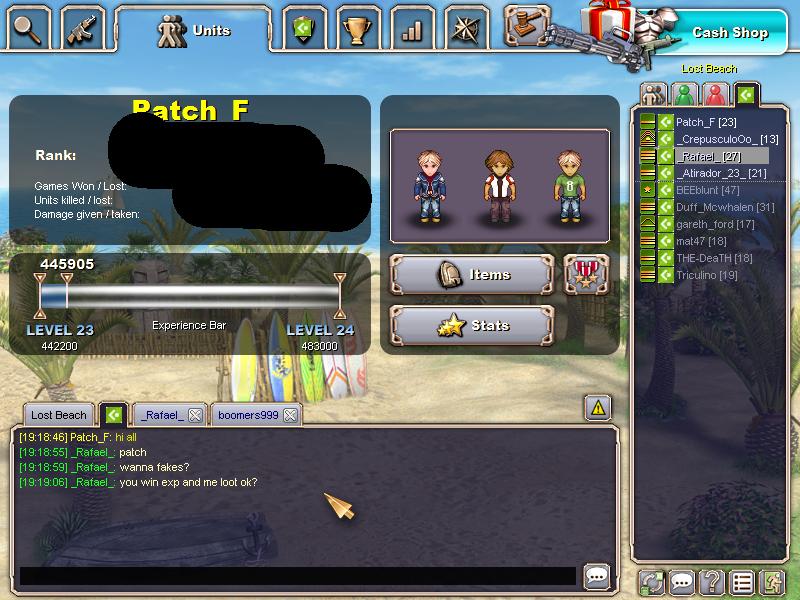This screenshot has height=600, width=800.
Task: Show the bar chart rankings tab
Action: [x=411, y=28]
